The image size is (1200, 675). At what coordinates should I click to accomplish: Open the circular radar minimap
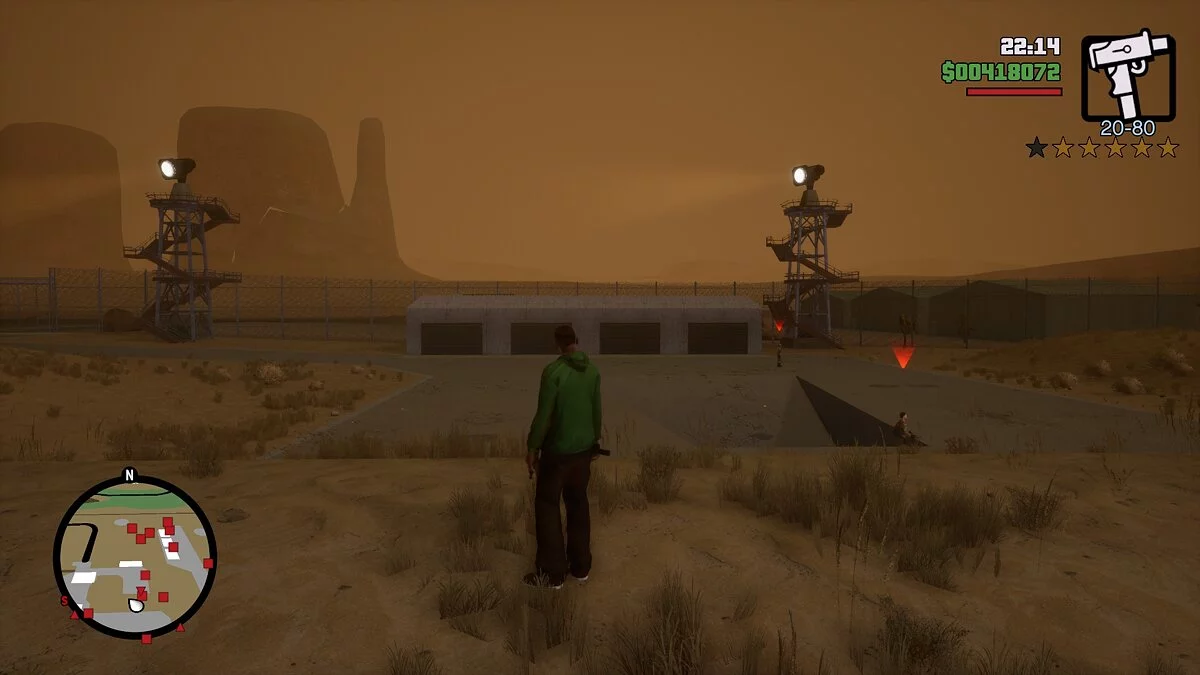[134, 558]
